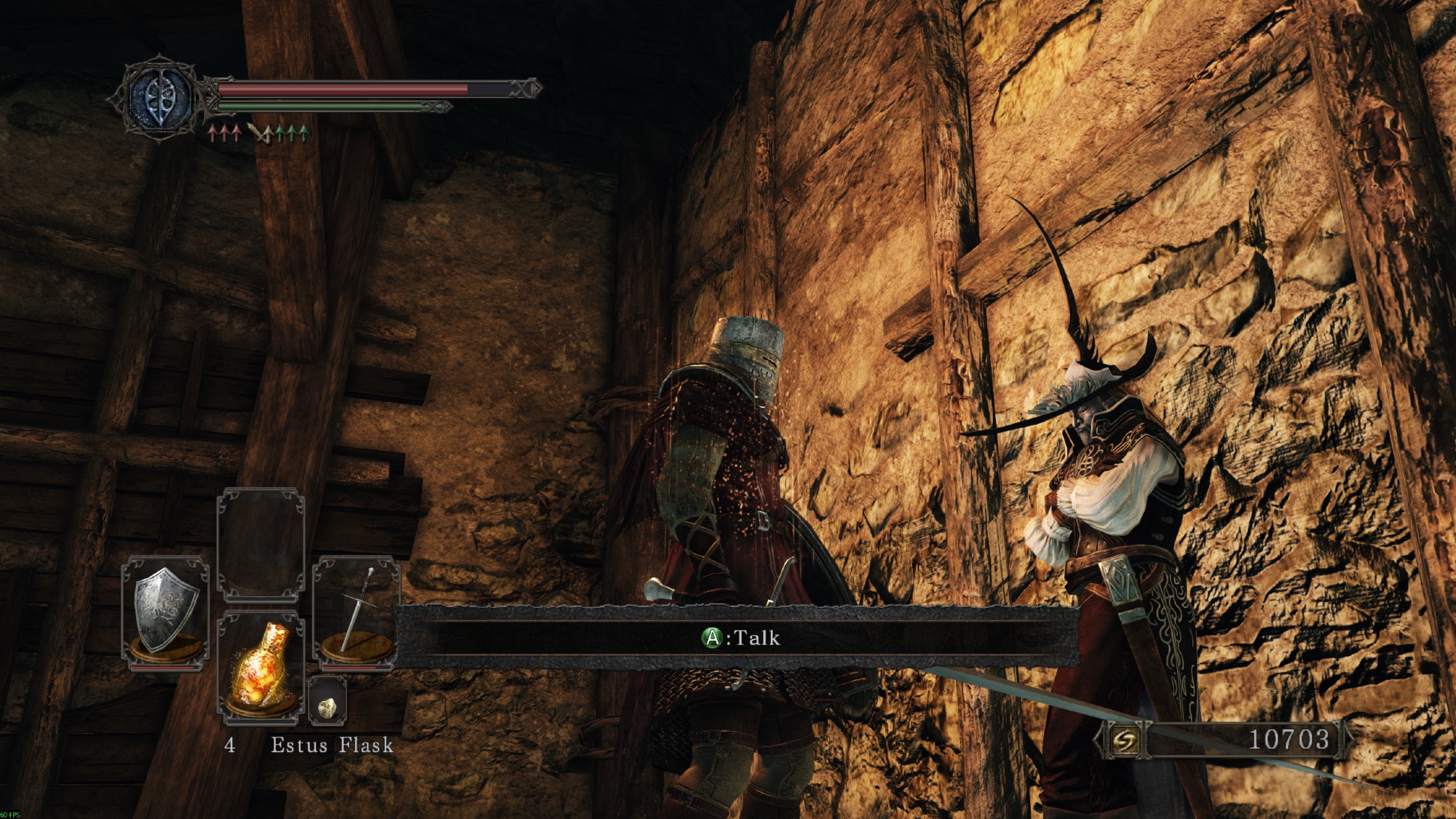The height and width of the screenshot is (819, 1456).
Task: Click the covenant emblem beside the health bar
Action: pyautogui.click(x=161, y=98)
